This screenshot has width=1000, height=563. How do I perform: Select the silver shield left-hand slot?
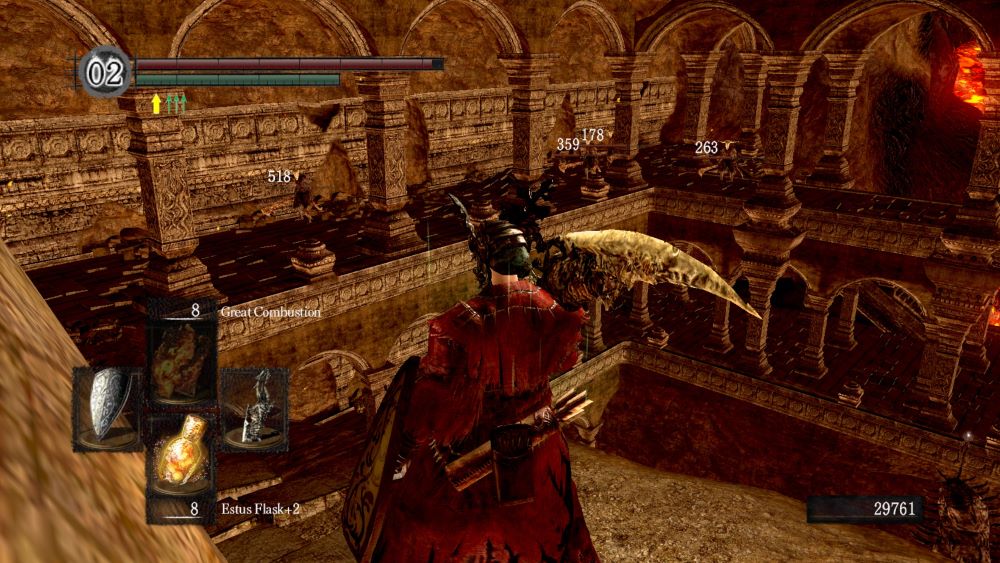pyautogui.click(x=108, y=408)
